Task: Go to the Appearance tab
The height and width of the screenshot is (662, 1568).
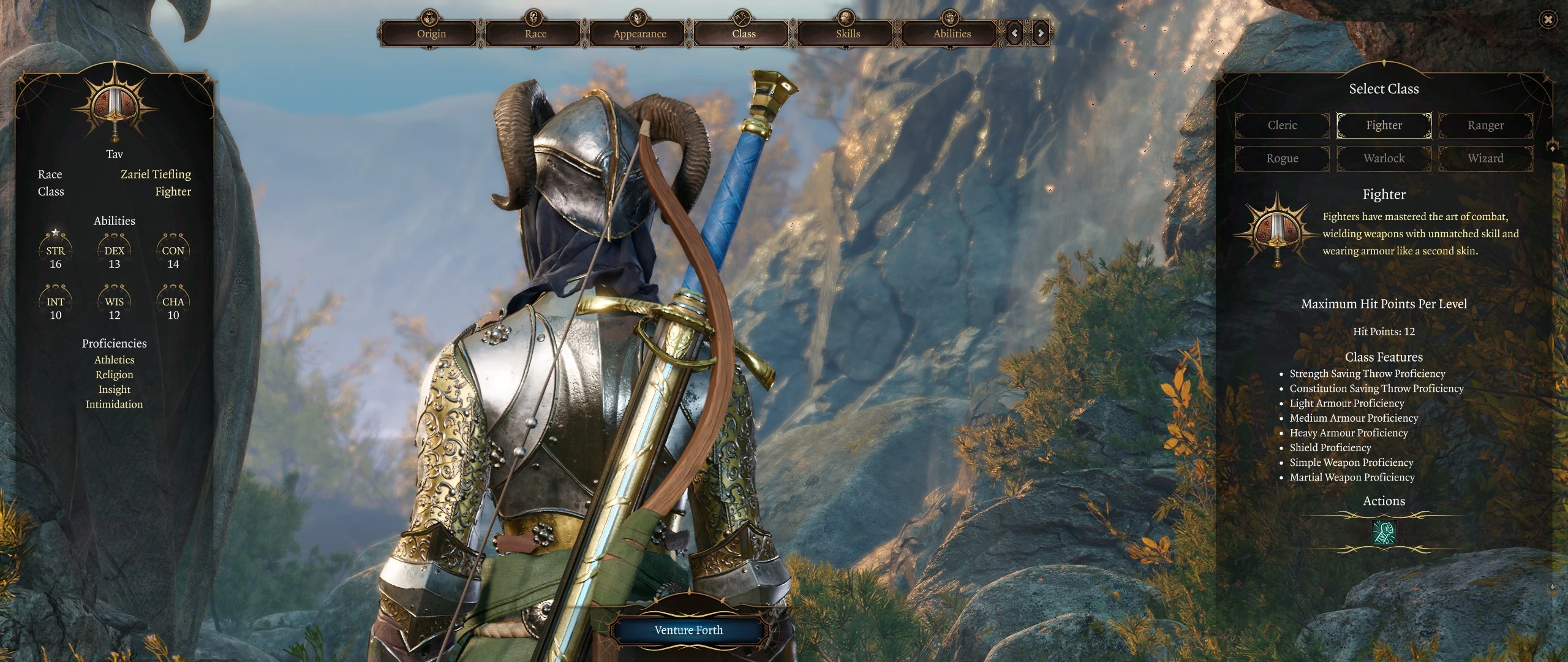Action: point(639,33)
